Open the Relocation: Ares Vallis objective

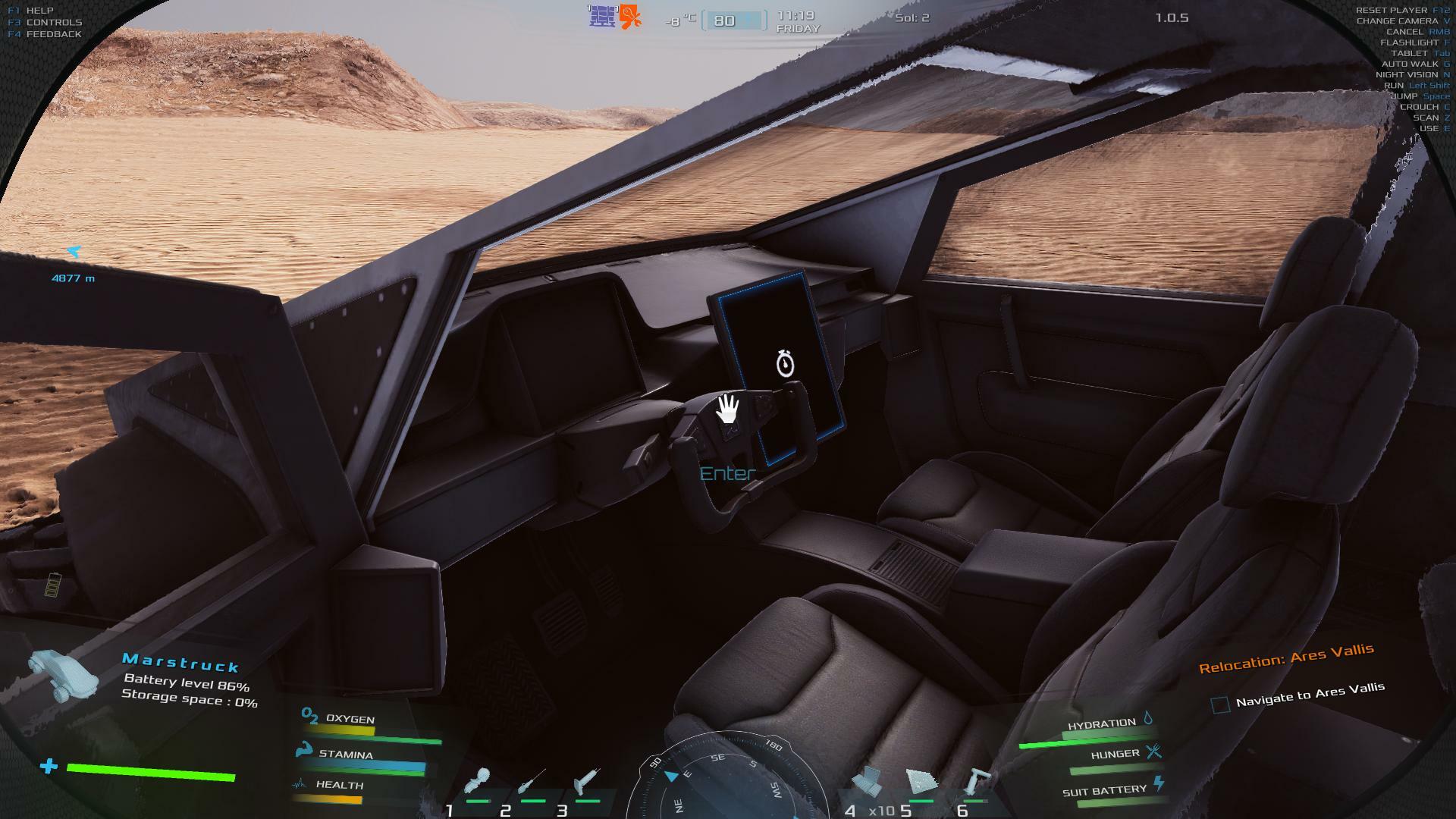pos(1285,658)
